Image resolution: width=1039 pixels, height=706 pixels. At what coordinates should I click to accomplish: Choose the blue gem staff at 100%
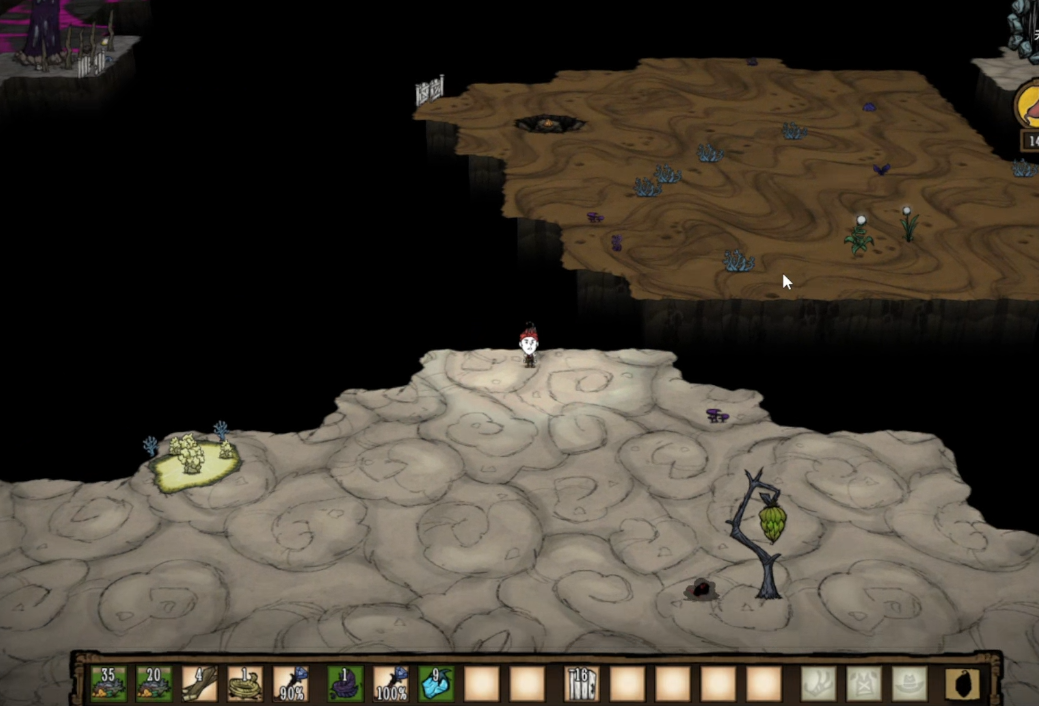[390, 683]
